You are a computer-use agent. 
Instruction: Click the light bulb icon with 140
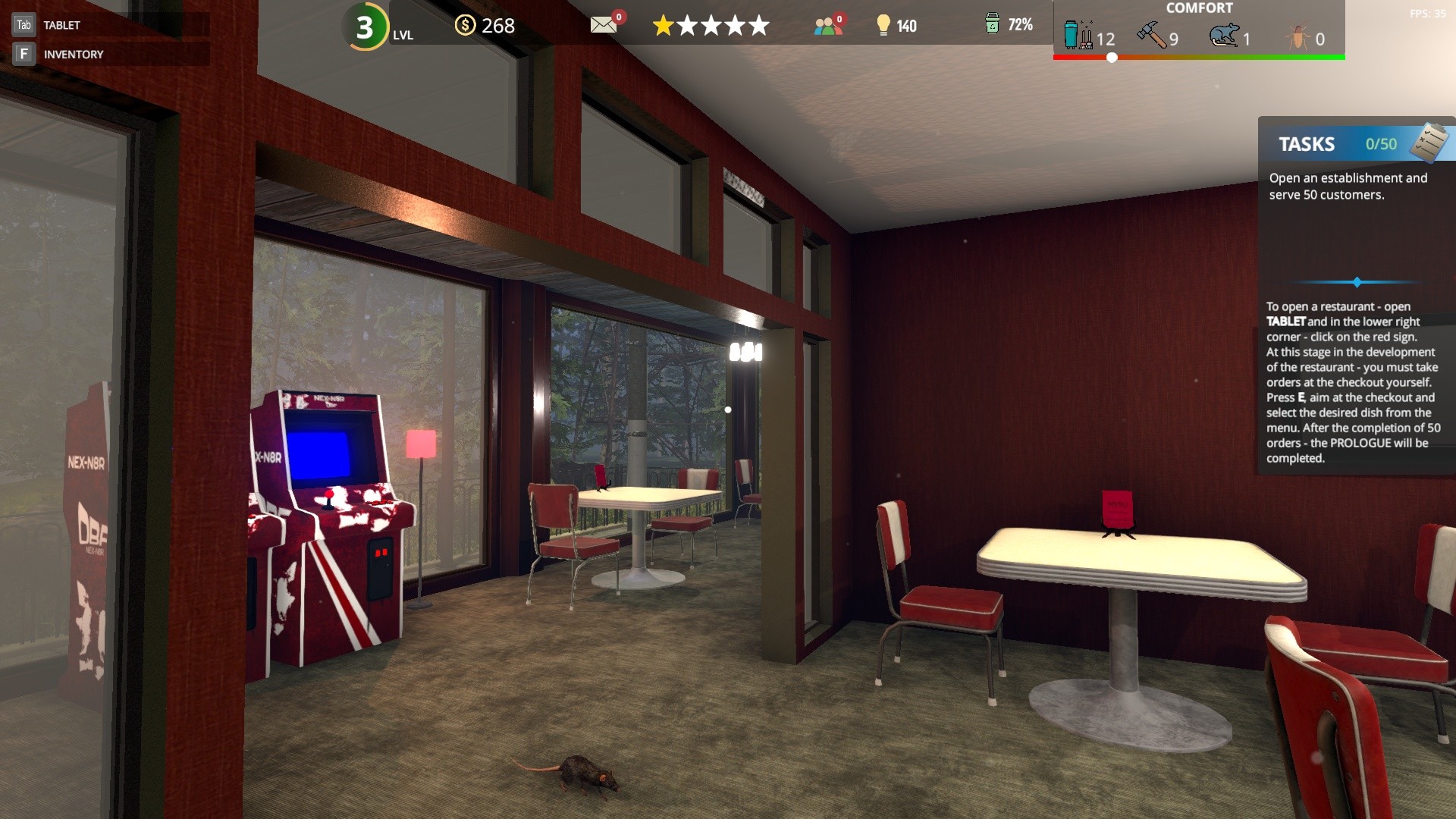pyautogui.click(x=882, y=25)
